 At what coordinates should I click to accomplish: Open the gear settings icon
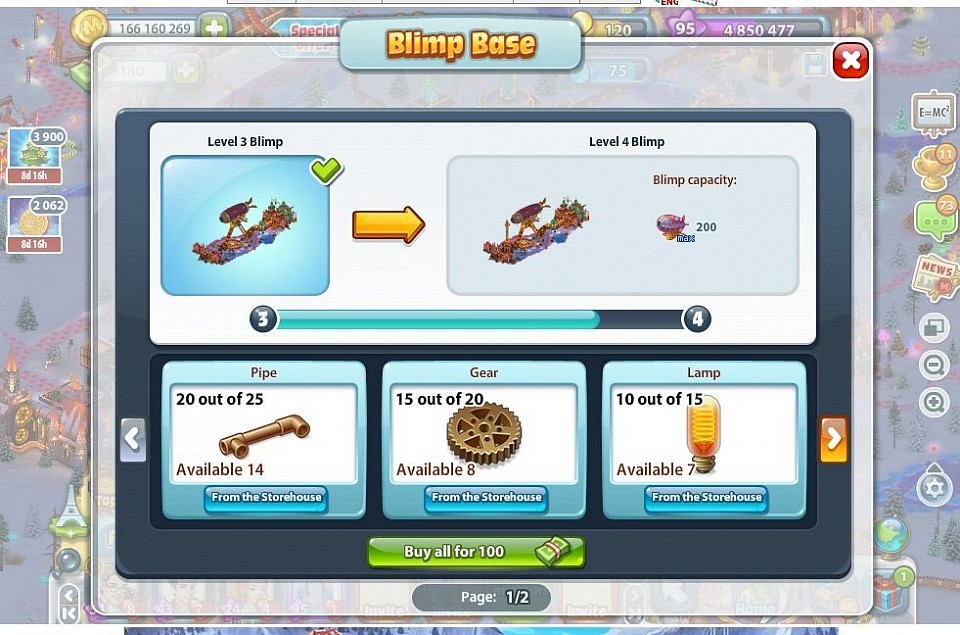(x=934, y=489)
